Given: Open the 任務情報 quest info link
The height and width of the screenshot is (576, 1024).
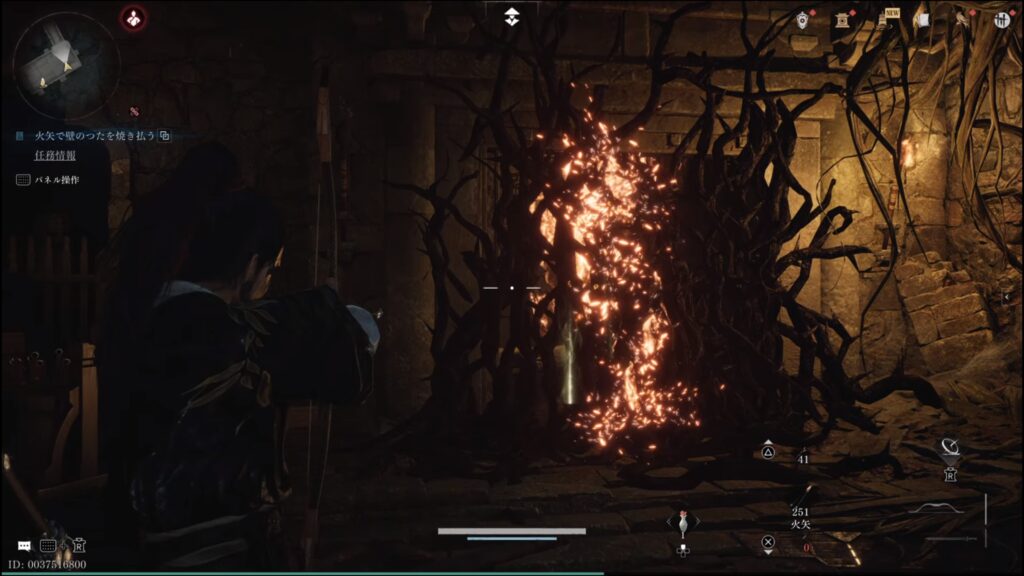Looking at the screenshot, I should coord(55,156).
